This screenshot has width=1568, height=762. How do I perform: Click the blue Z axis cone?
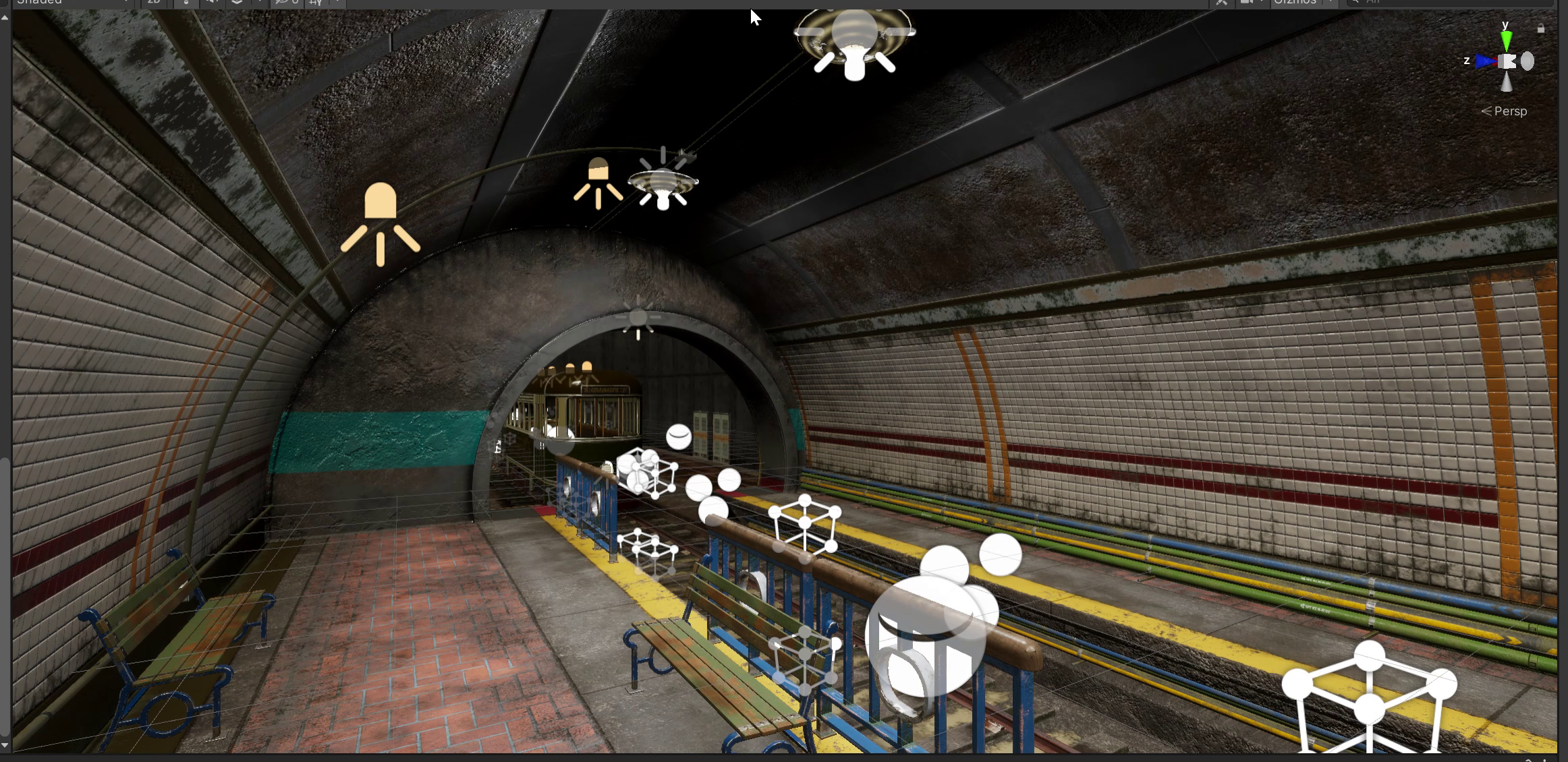[x=1486, y=62]
